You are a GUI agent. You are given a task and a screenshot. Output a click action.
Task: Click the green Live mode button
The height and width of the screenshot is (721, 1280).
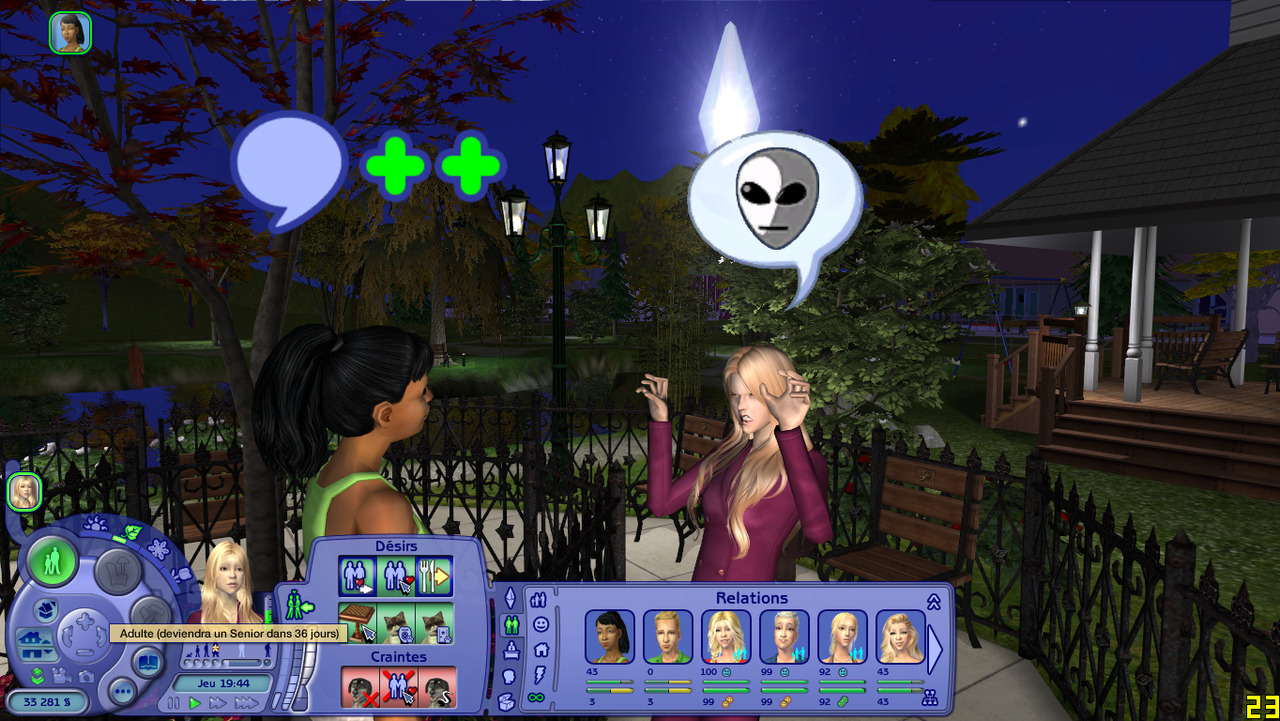pyautogui.click(x=53, y=562)
